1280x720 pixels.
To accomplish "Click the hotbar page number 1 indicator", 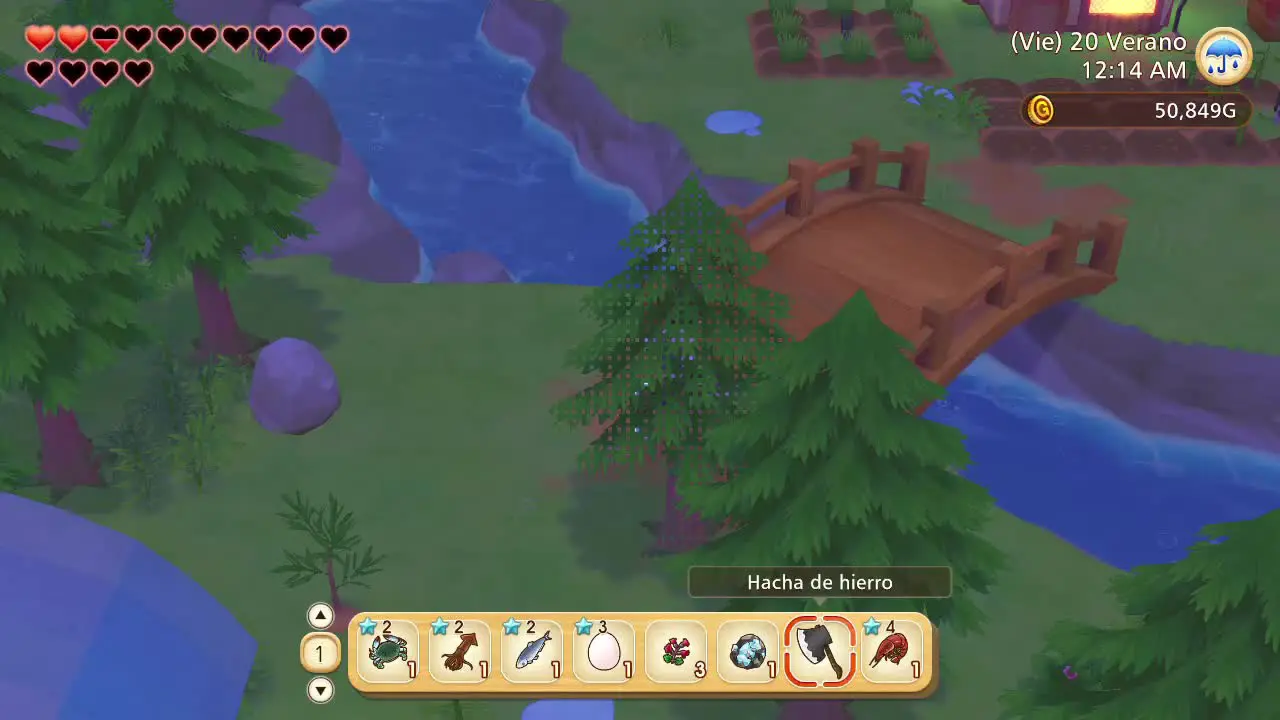I will (x=320, y=653).
